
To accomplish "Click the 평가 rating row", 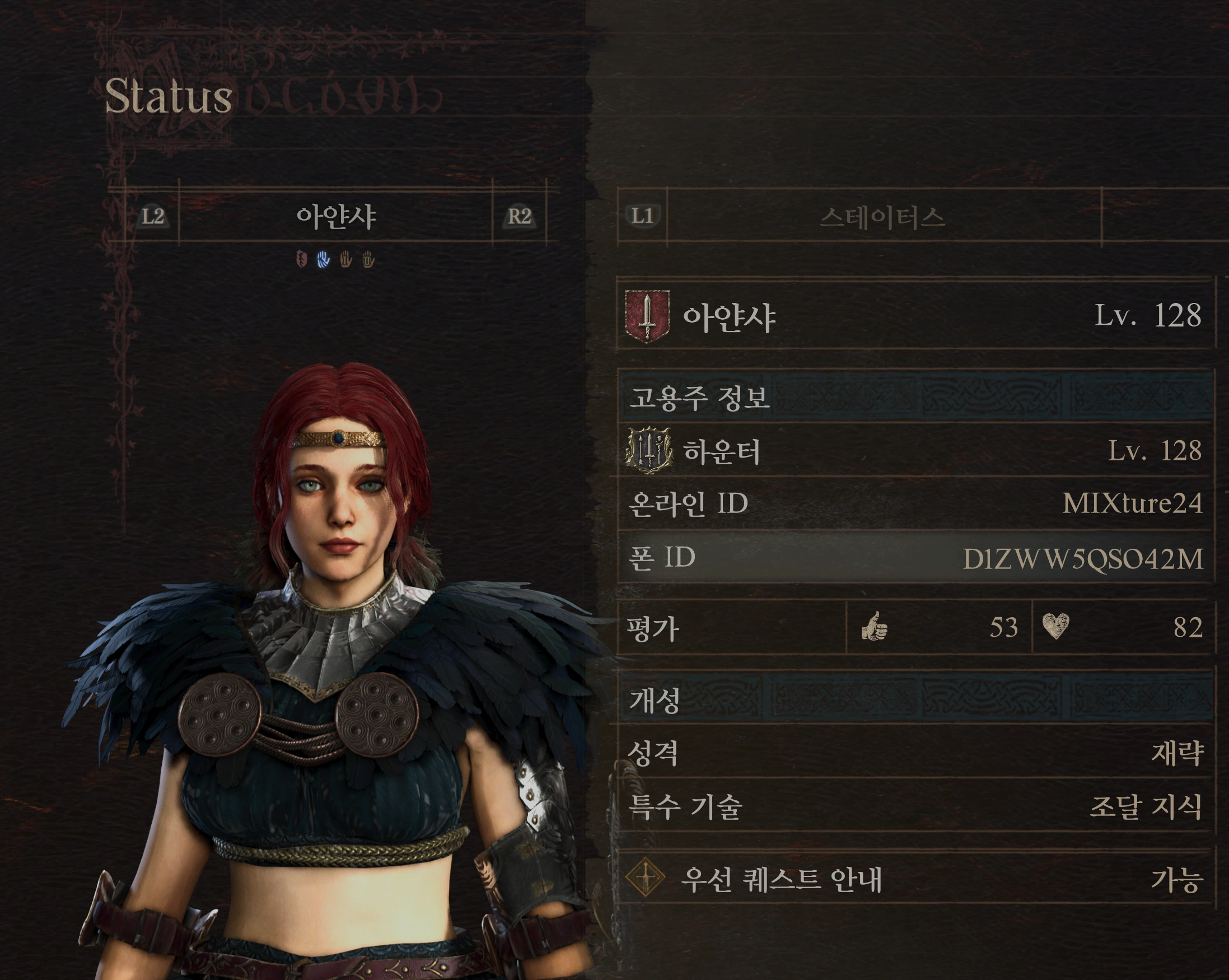I will click(914, 628).
